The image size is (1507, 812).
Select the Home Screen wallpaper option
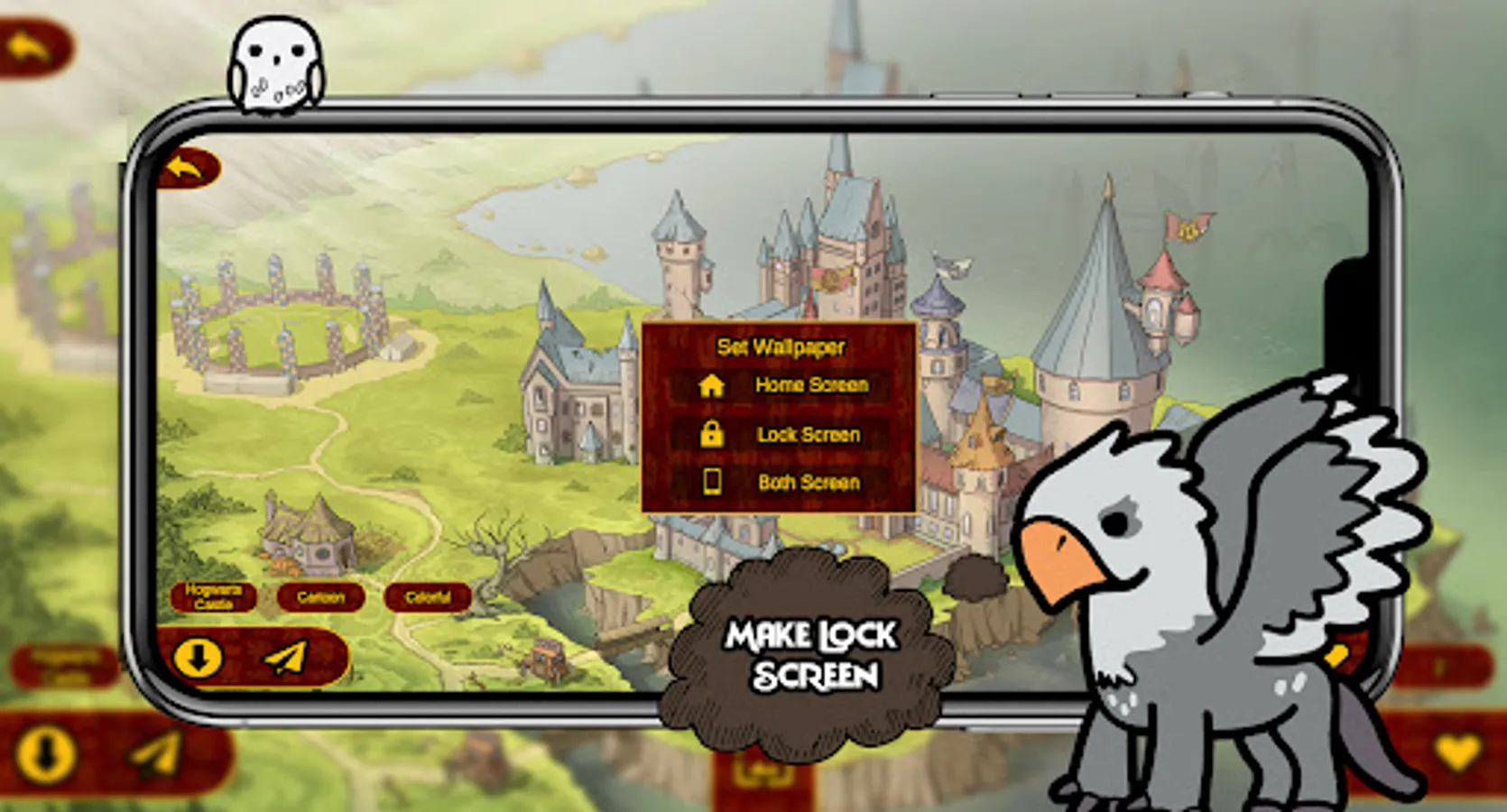[x=811, y=386]
